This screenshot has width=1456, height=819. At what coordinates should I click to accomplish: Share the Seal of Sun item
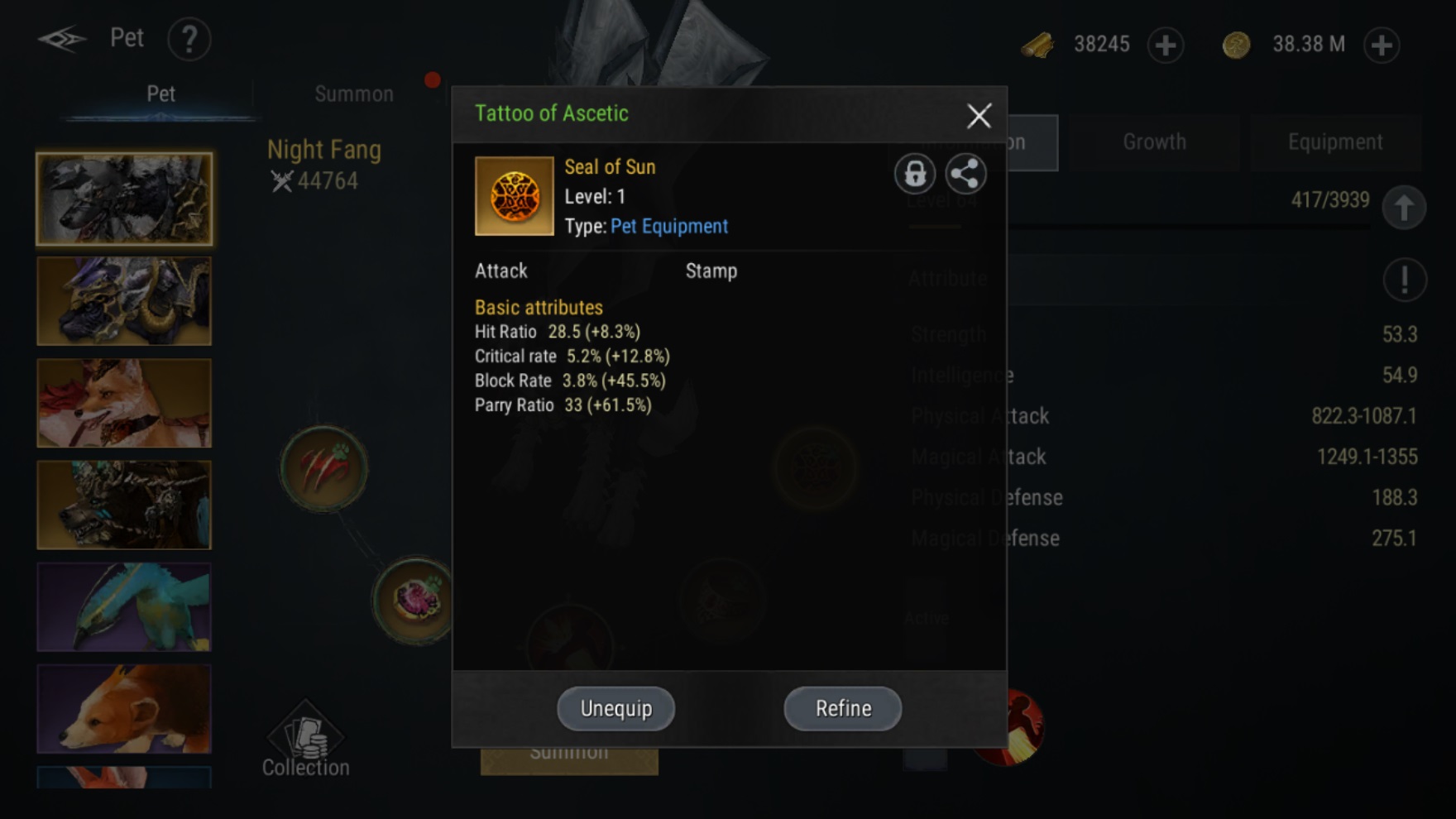[965, 174]
